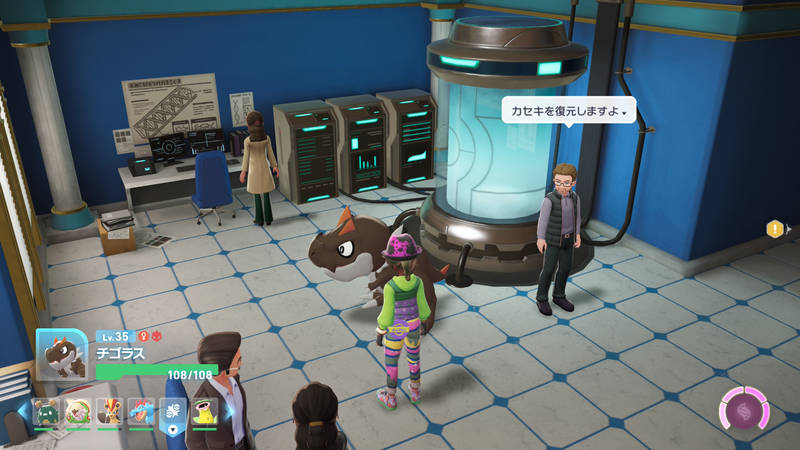This screenshot has height=450, width=800.
Task: Click the right arrow beside the party bar
Action: [228, 411]
